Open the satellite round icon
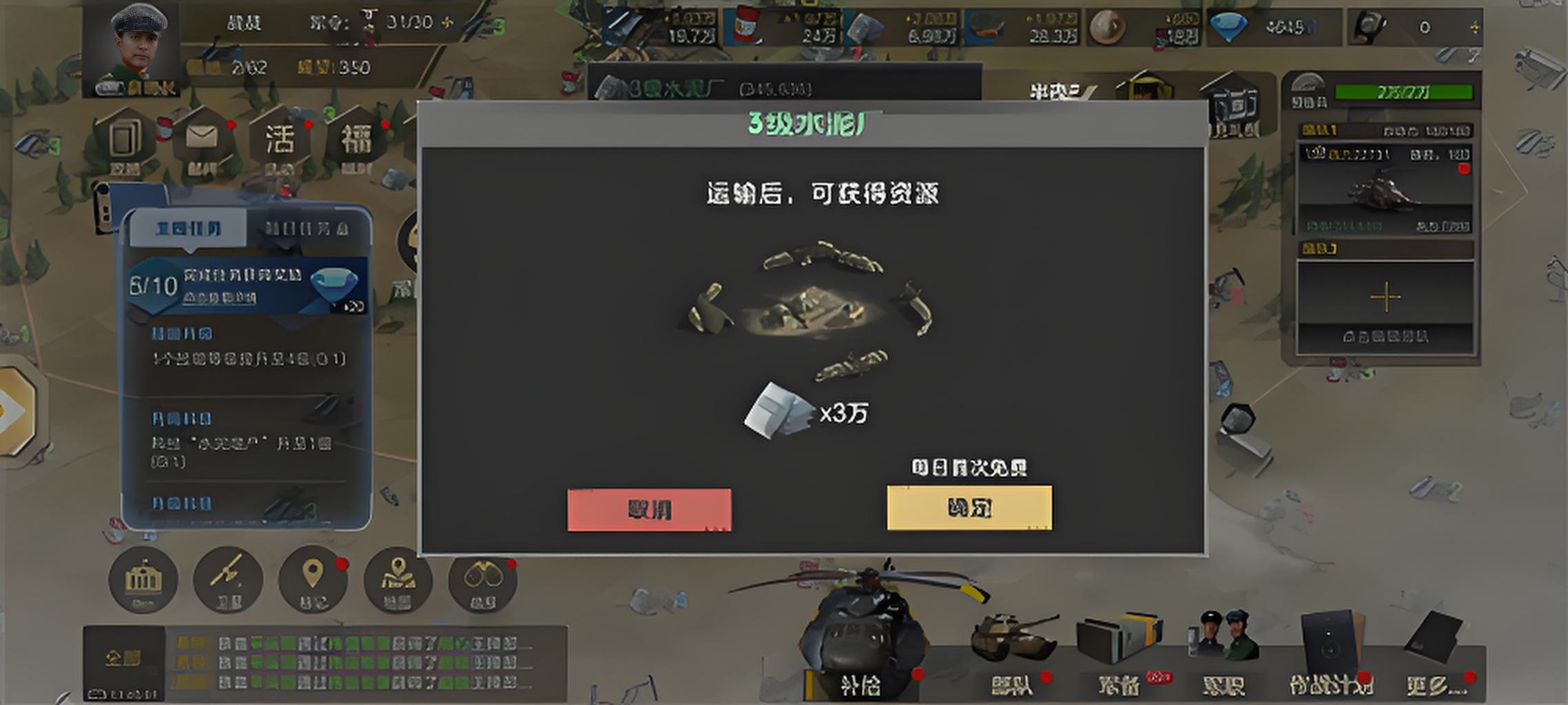1568x705 pixels. 228,580
